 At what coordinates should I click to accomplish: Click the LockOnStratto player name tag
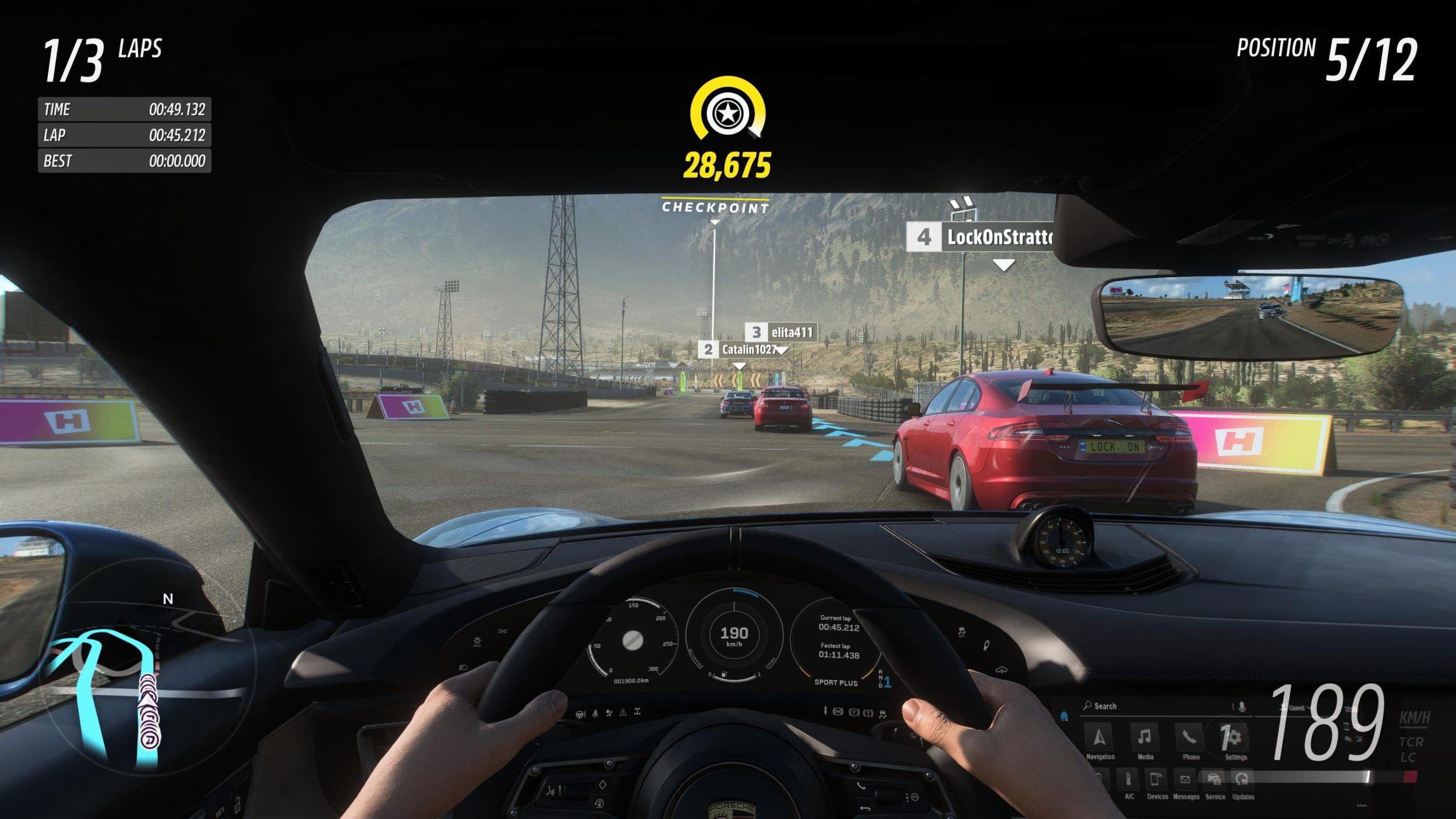(x=981, y=237)
